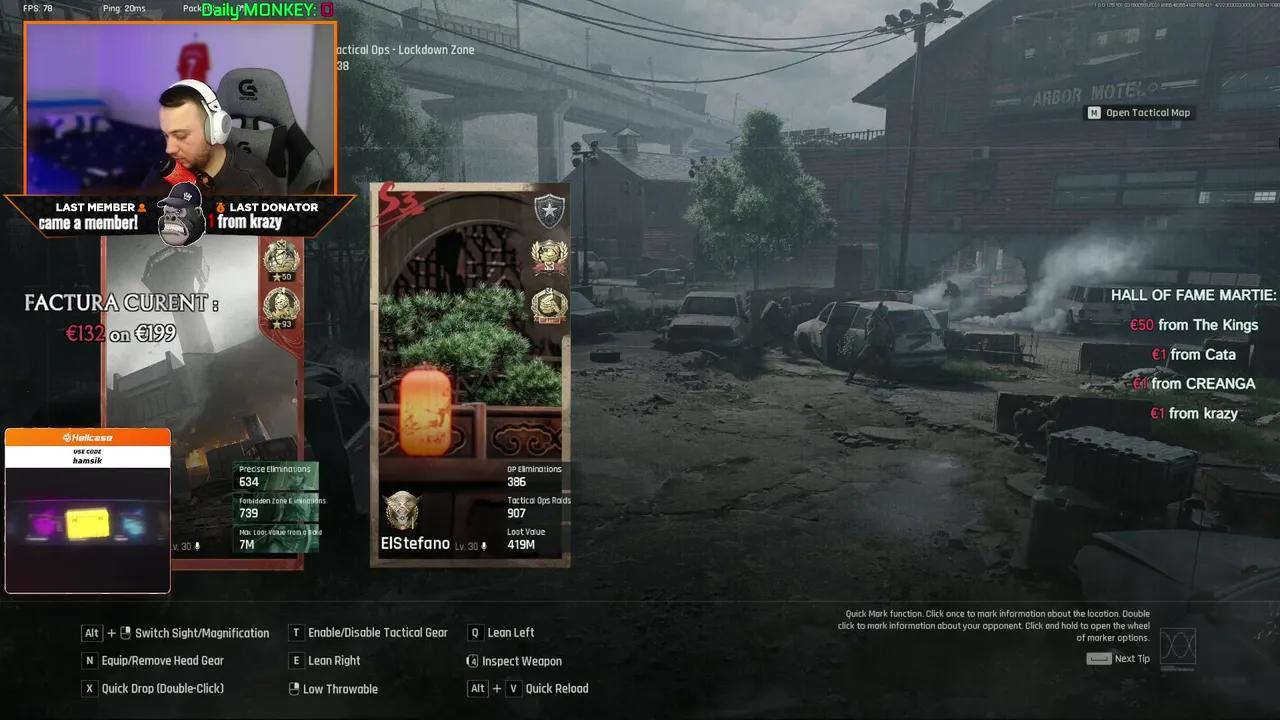This screenshot has width=1280, height=720.
Task: Toggle Enable/Disable Tactical Gear
Action: [x=295, y=633]
